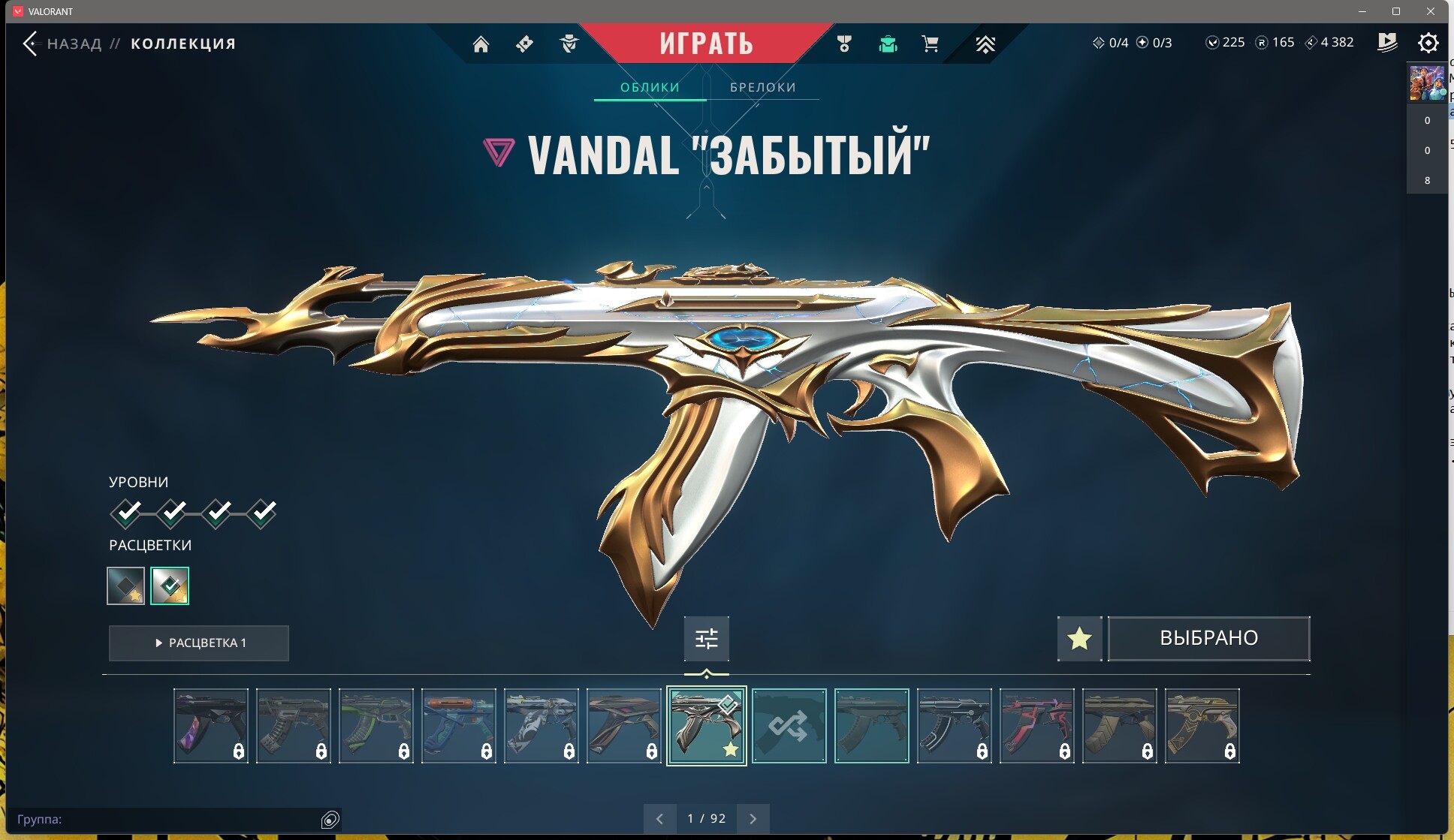Open the settings gear icon
The image size is (1454, 840).
(1428, 43)
